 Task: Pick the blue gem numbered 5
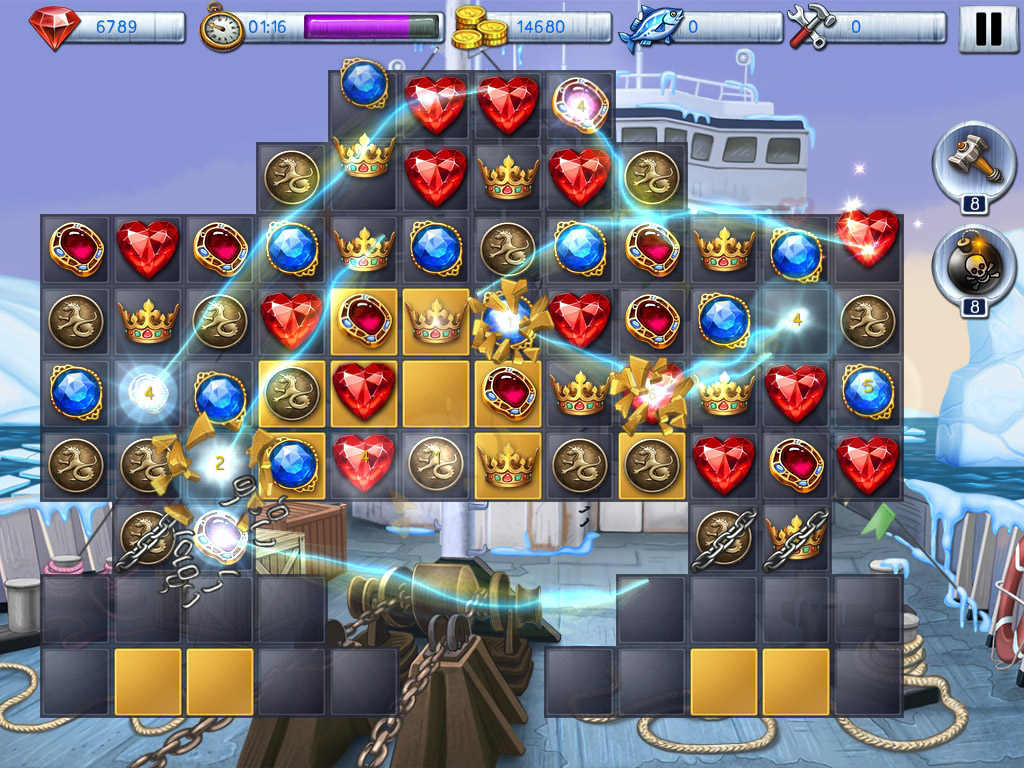[x=867, y=391]
